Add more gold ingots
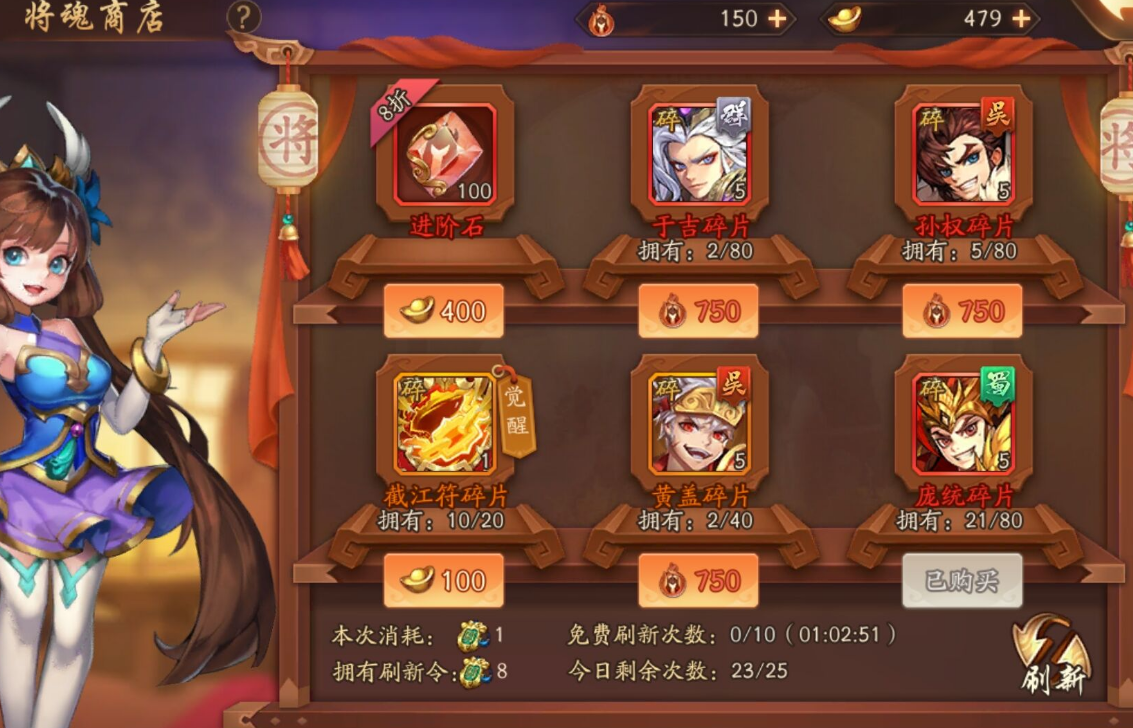1133x728 pixels. pyautogui.click(x=1021, y=19)
